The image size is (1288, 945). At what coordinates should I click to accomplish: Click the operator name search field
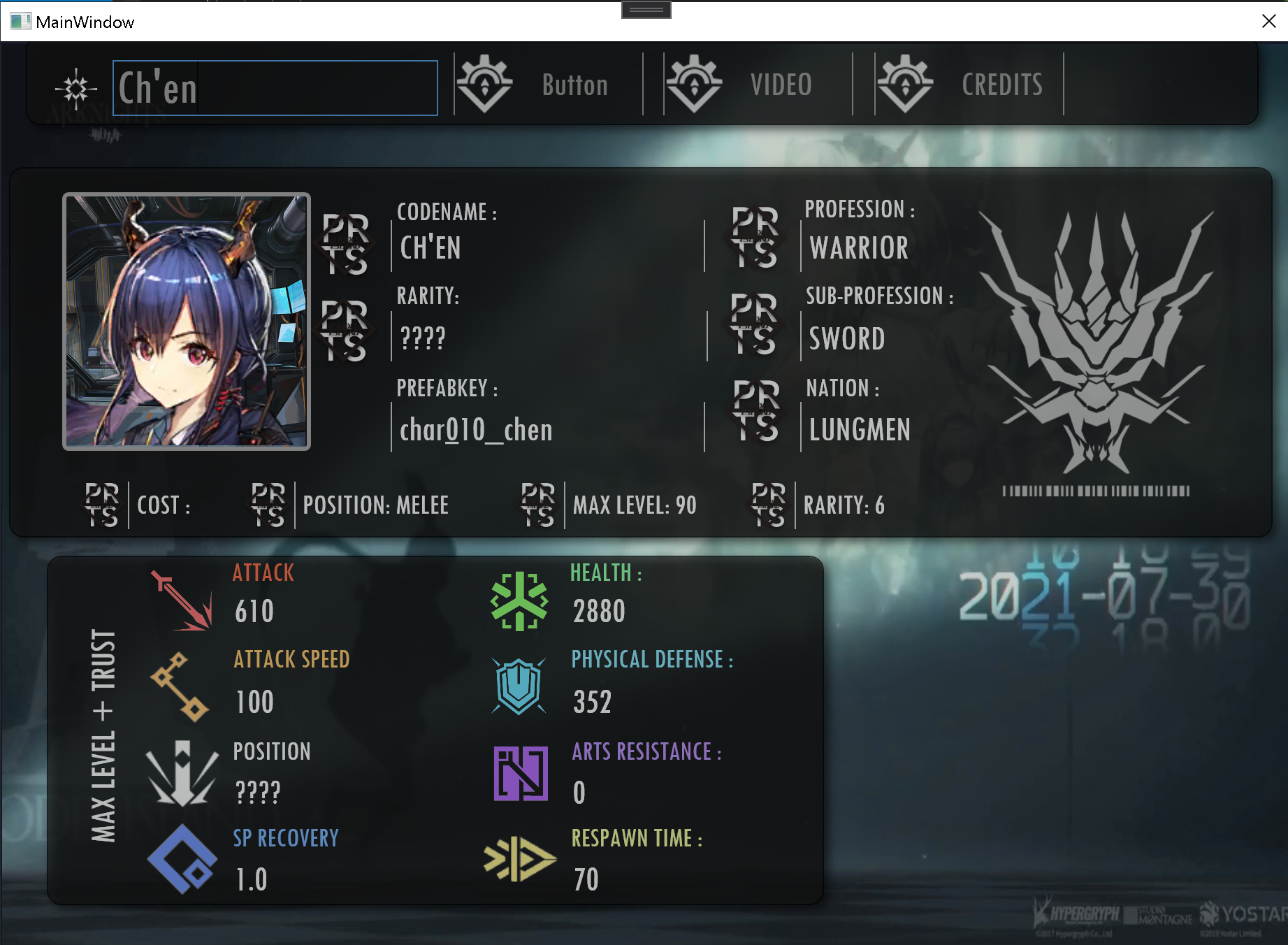[275, 88]
